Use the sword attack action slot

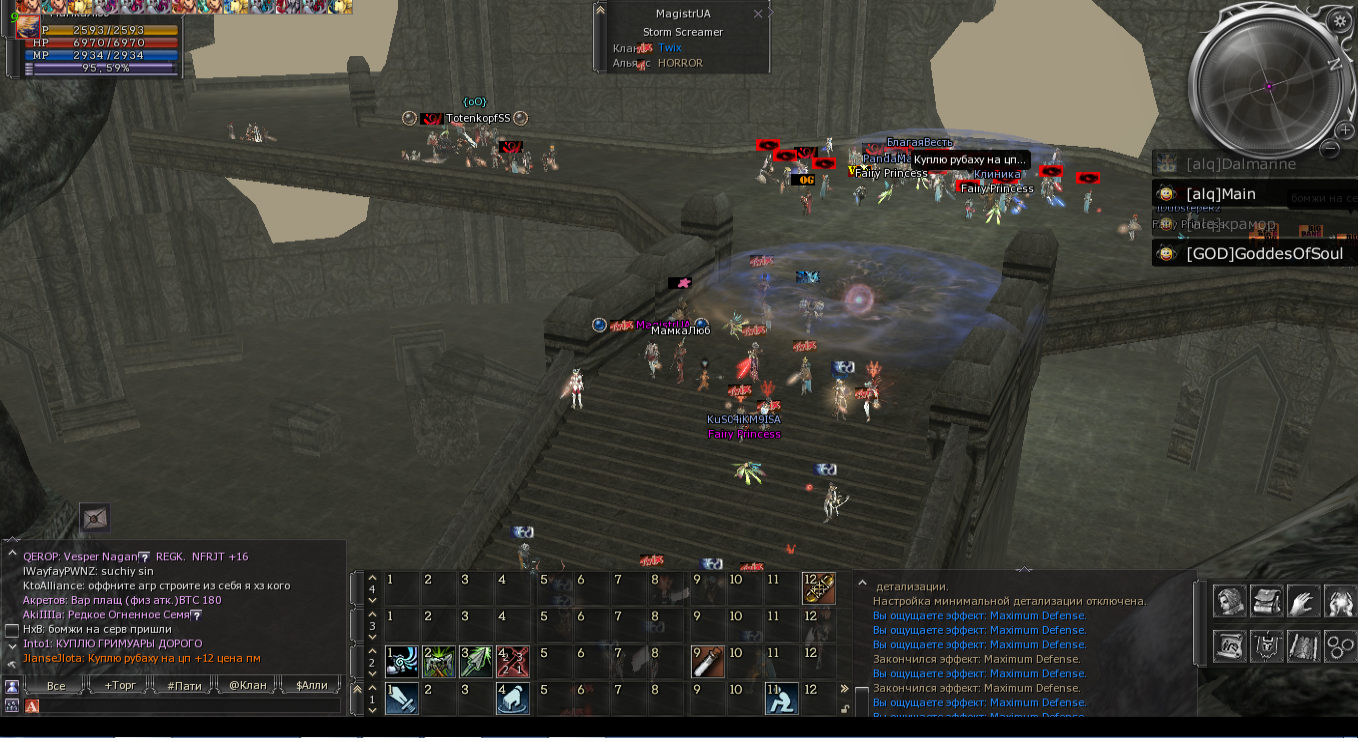point(402,698)
